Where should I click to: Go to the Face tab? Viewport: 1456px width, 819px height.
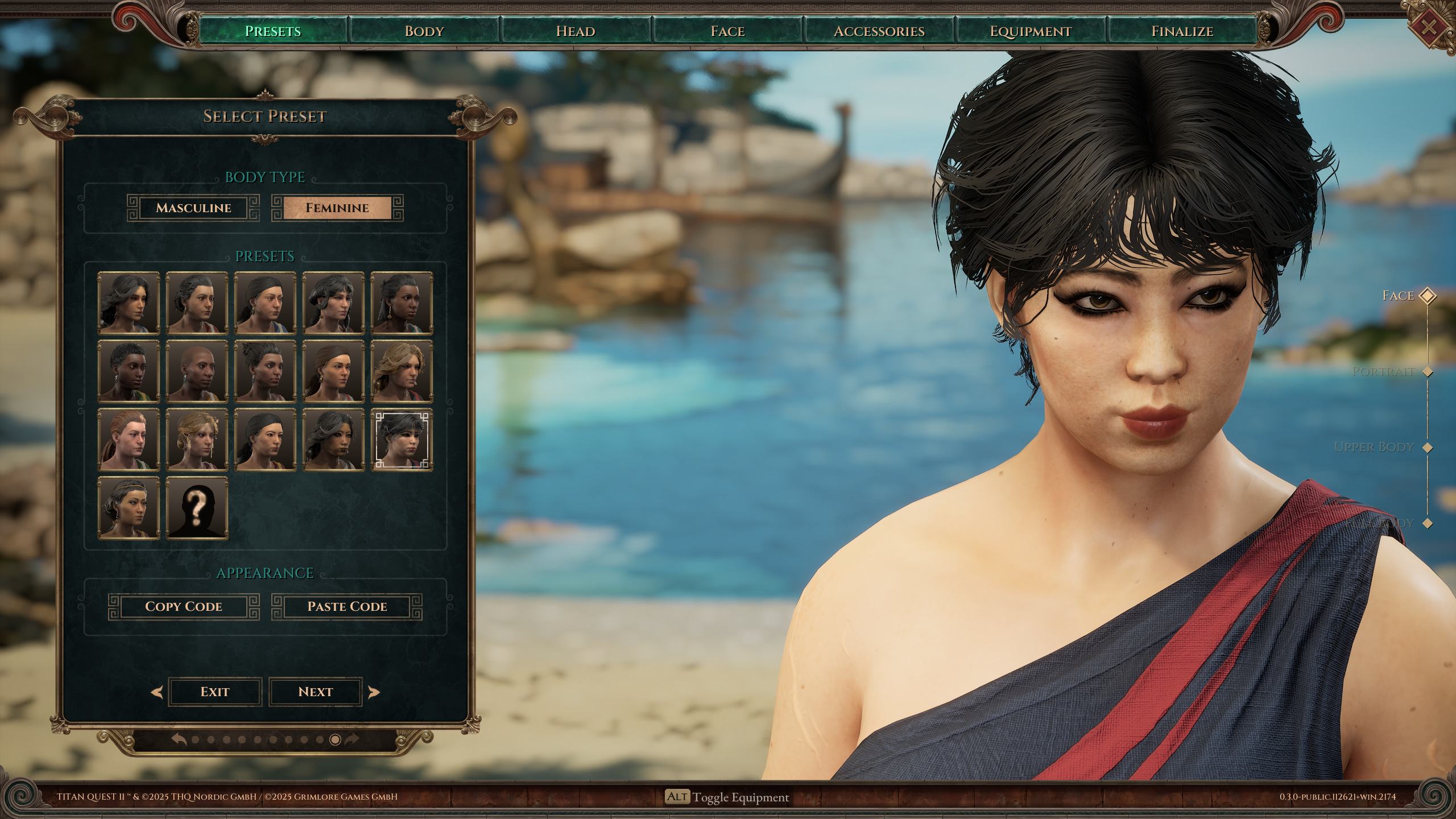pyautogui.click(x=727, y=31)
